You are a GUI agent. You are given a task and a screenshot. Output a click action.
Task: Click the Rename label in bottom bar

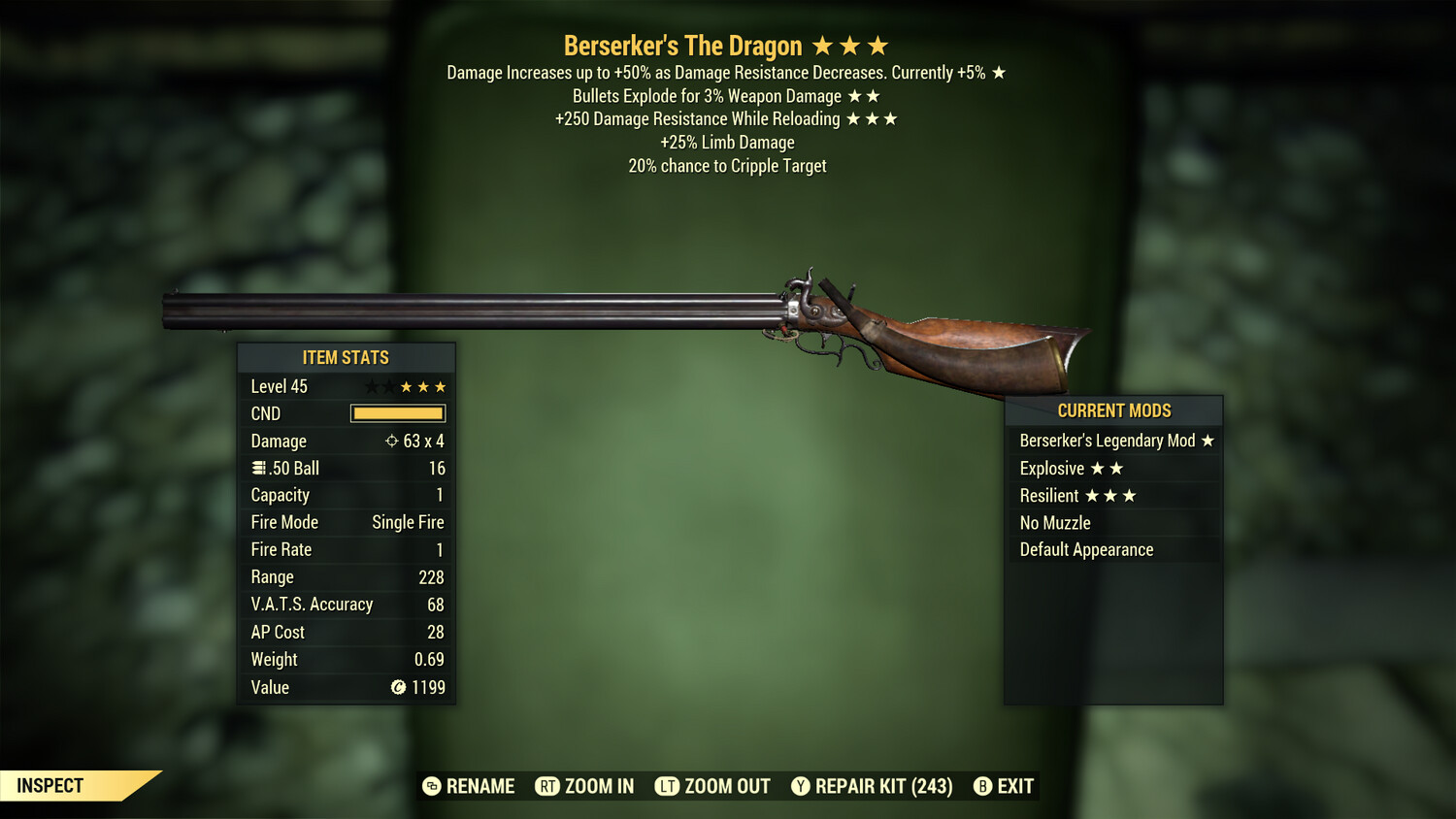click(x=480, y=786)
